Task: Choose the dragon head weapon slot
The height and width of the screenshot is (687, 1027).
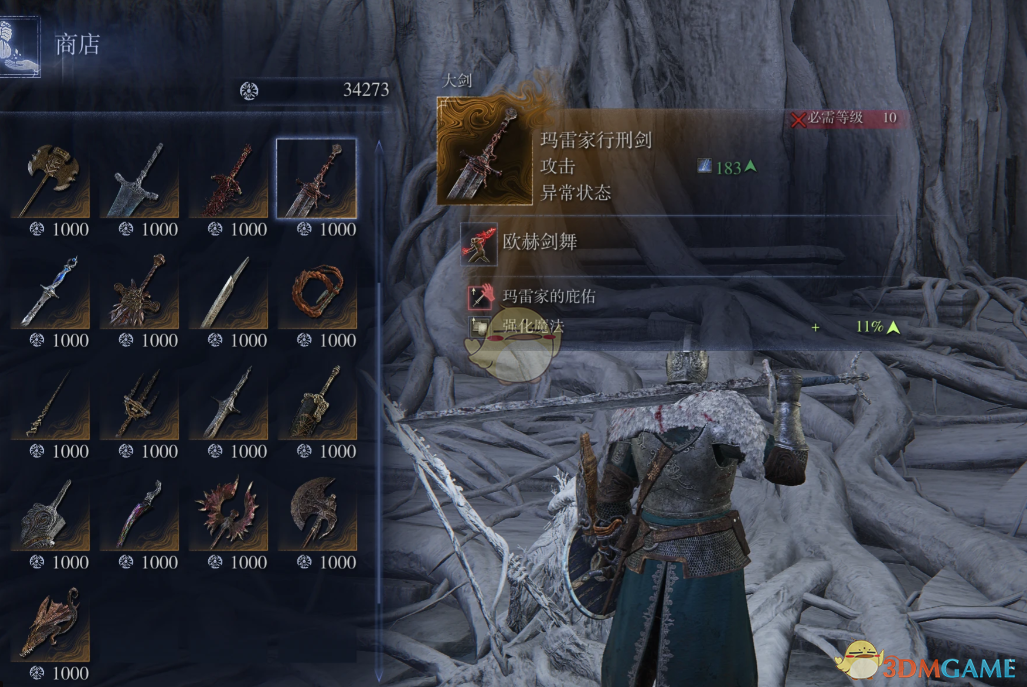Action: tap(50, 624)
